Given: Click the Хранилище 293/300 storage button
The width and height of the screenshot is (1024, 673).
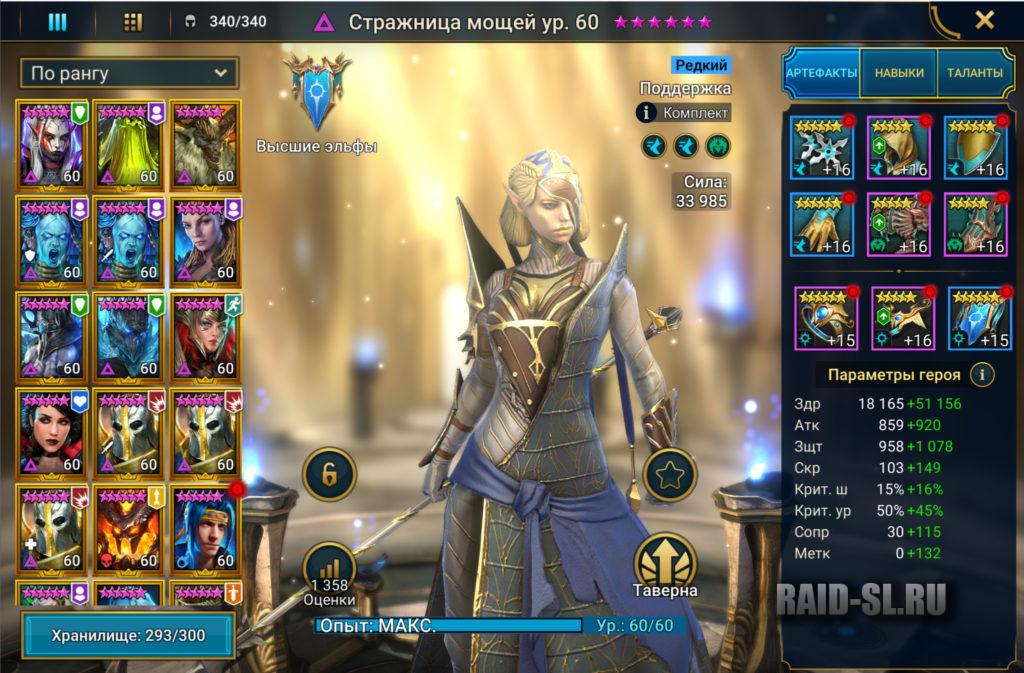Looking at the screenshot, I should point(127,635).
